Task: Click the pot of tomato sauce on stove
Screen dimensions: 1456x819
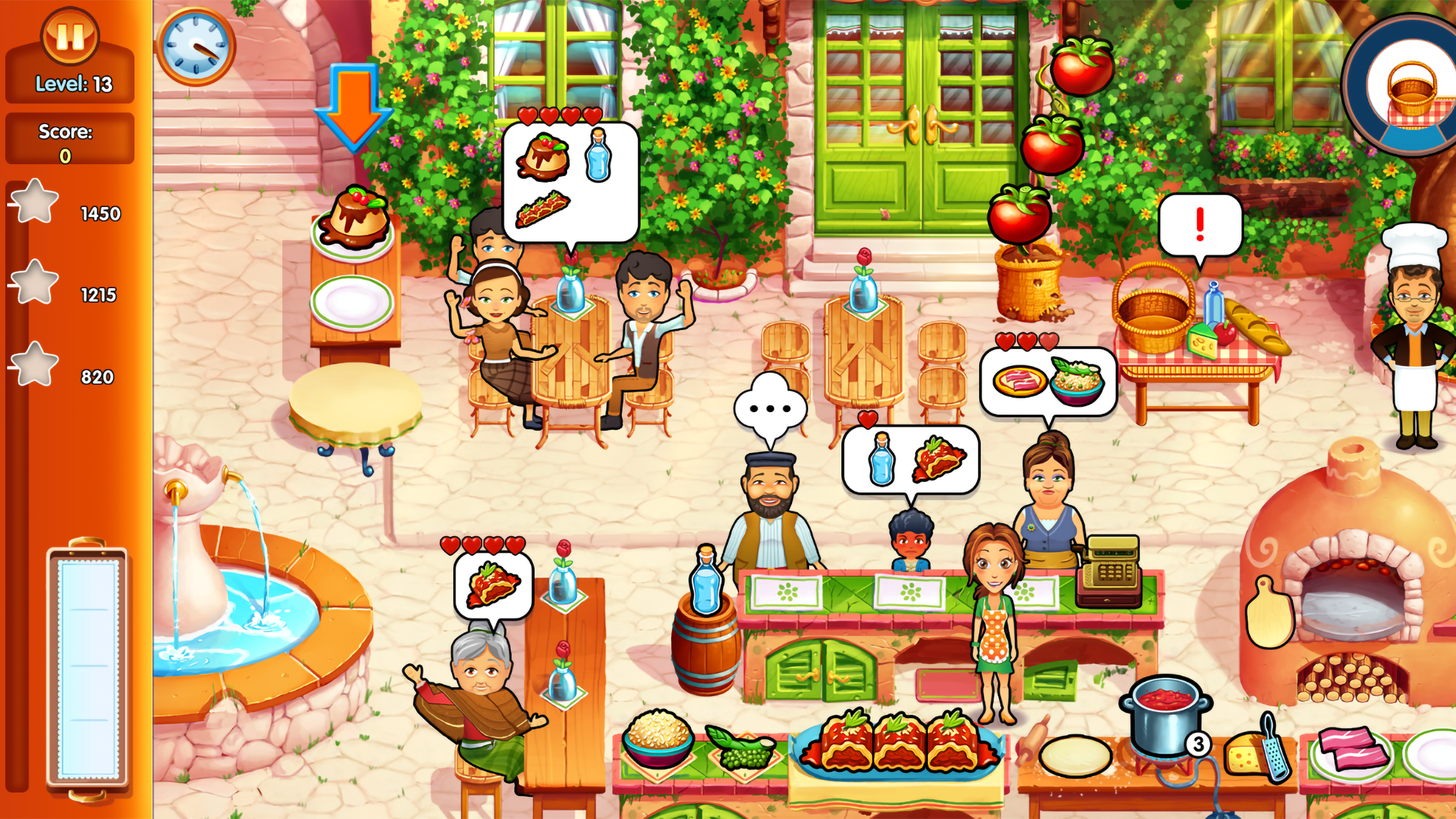Action: tap(1165, 719)
